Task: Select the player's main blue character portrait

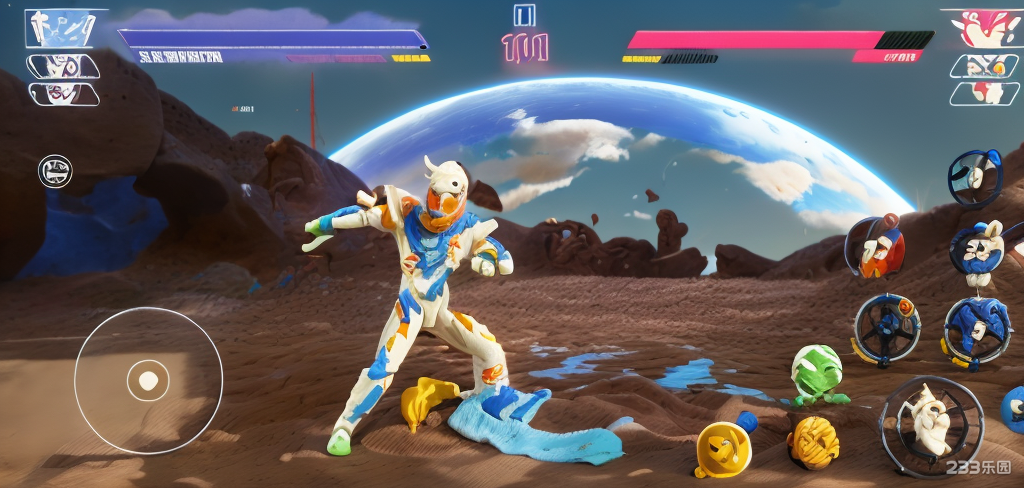Action: (x=63, y=27)
